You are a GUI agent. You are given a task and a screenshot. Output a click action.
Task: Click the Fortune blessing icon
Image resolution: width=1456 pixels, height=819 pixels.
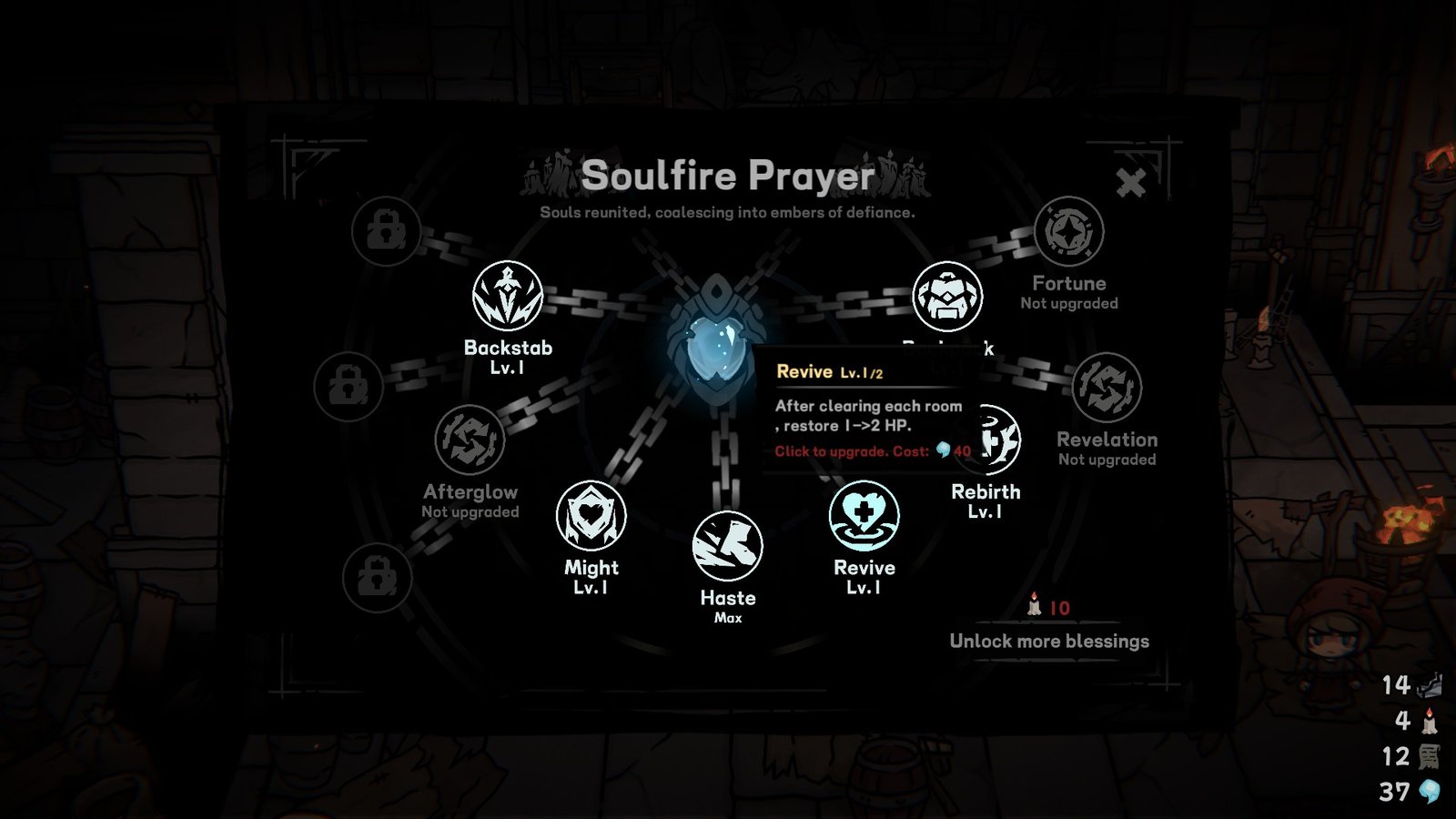(x=1071, y=235)
